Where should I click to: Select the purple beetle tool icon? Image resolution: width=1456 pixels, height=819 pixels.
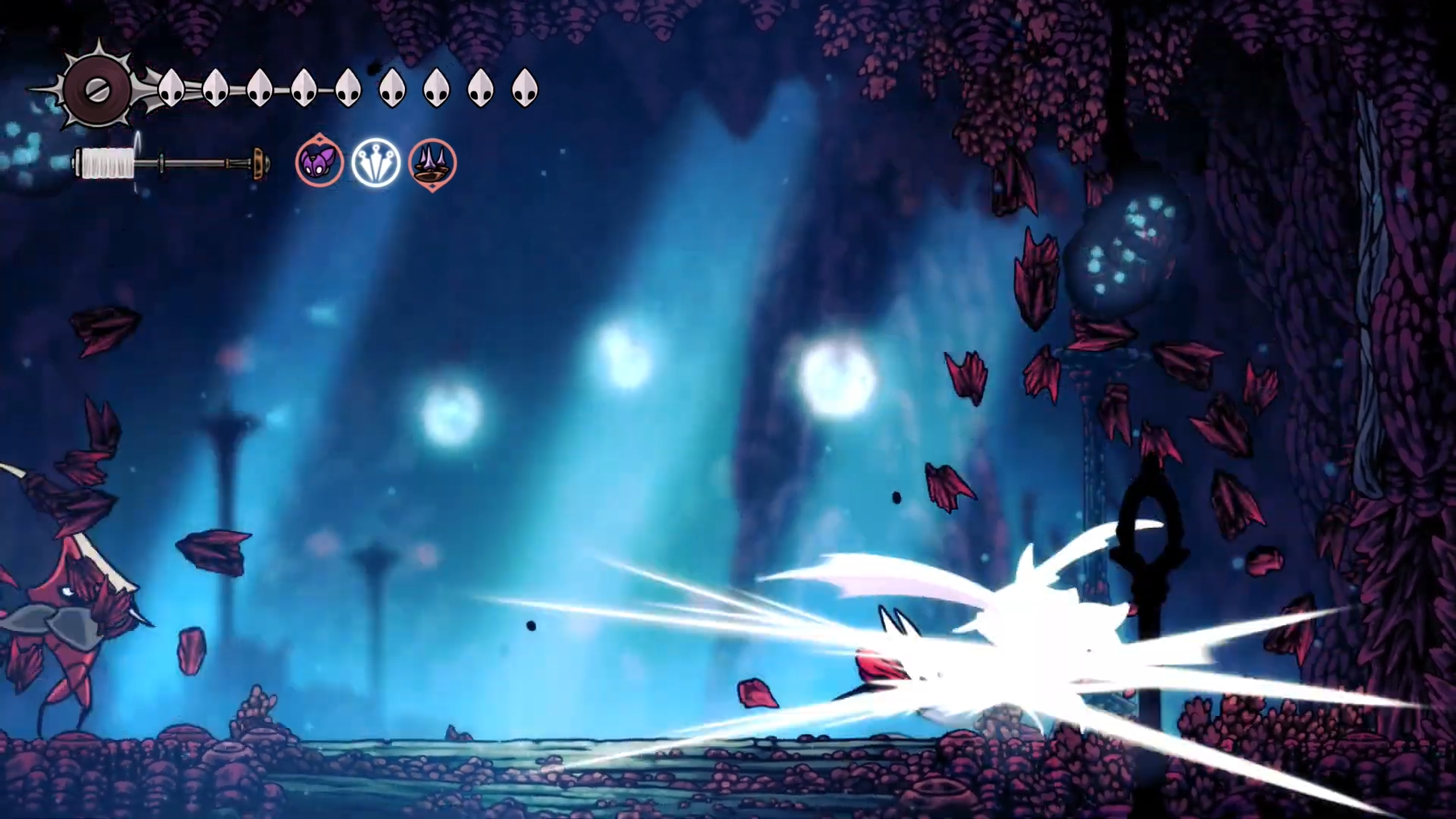click(x=319, y=162)
